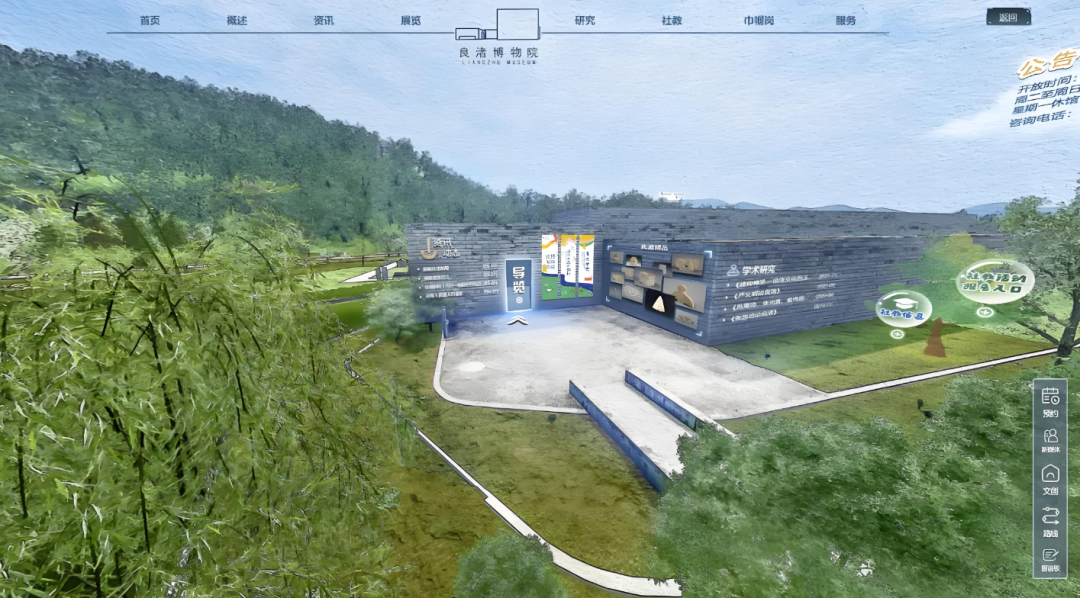Open the 社教信息 graduation cap bubble

(903, 308)
